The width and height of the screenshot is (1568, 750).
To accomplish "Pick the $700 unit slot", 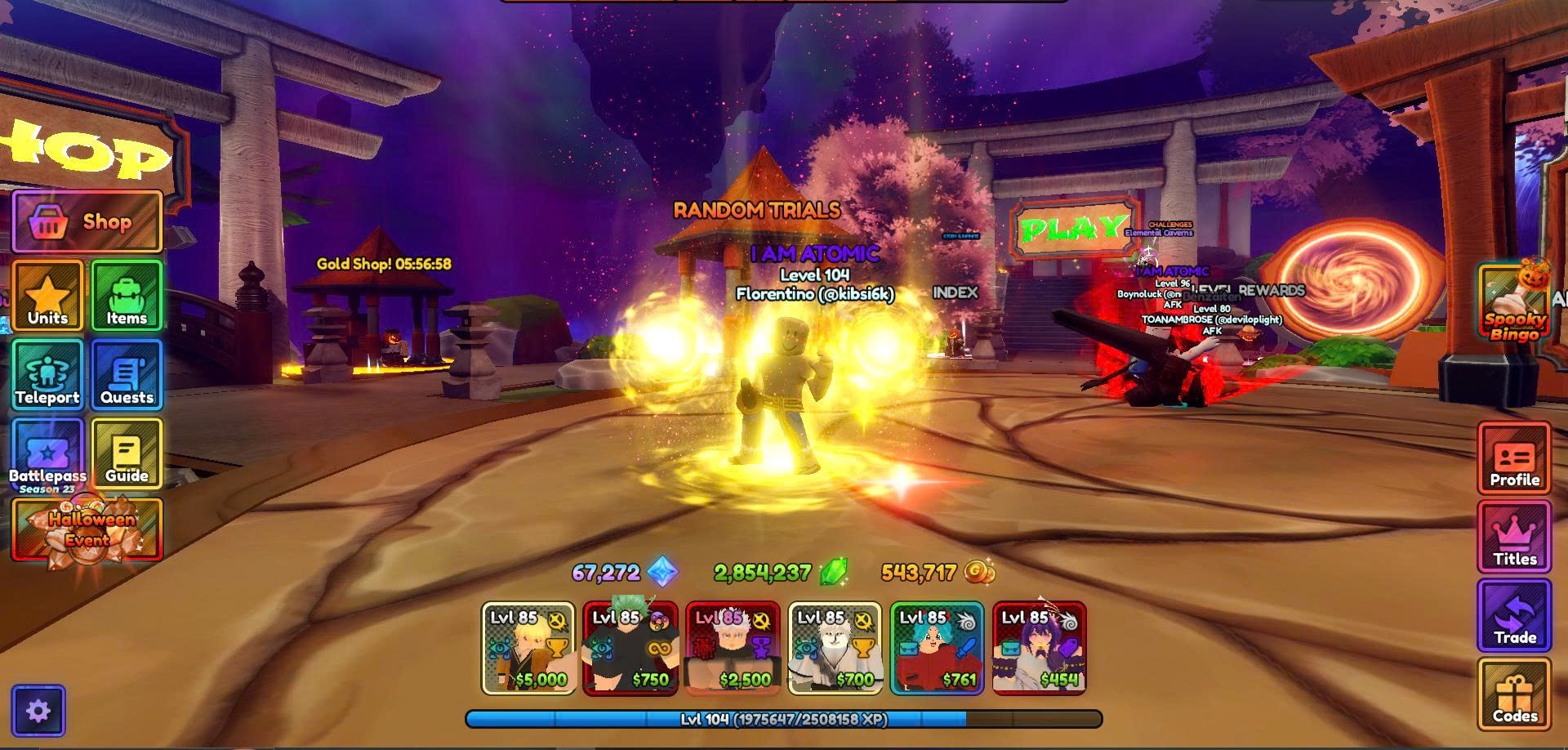I will click(x=835, y=649).
